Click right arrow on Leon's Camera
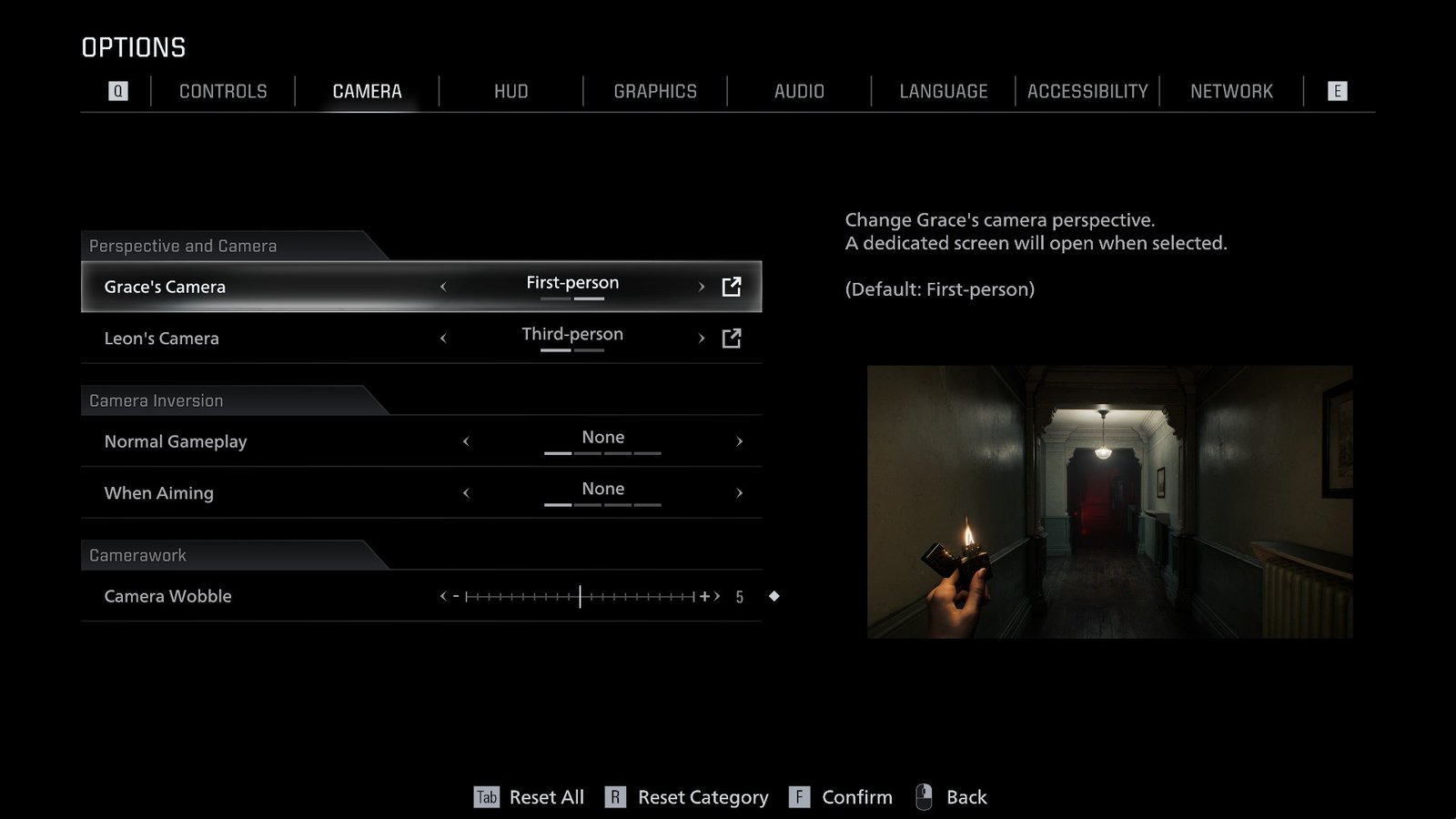Viewport: 1456px width, 819px height. [701, 338]
